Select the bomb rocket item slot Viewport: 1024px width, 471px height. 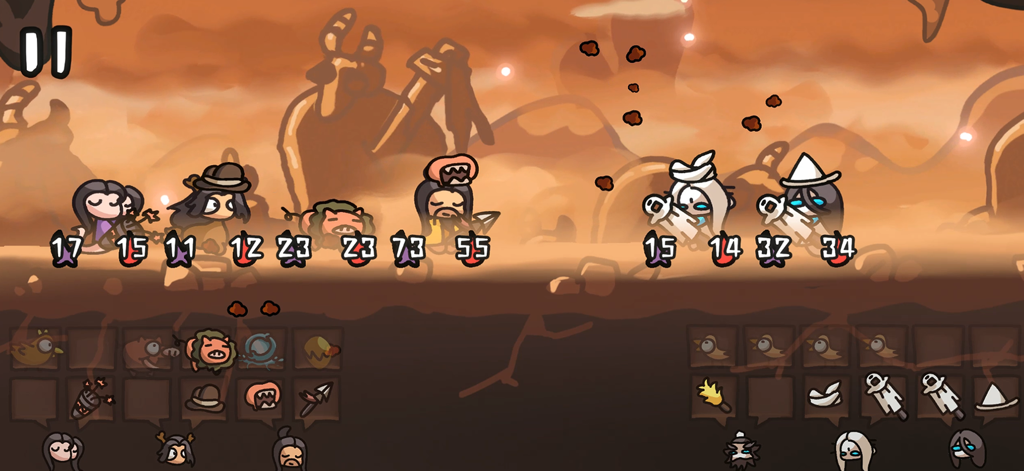pos(90,399)
